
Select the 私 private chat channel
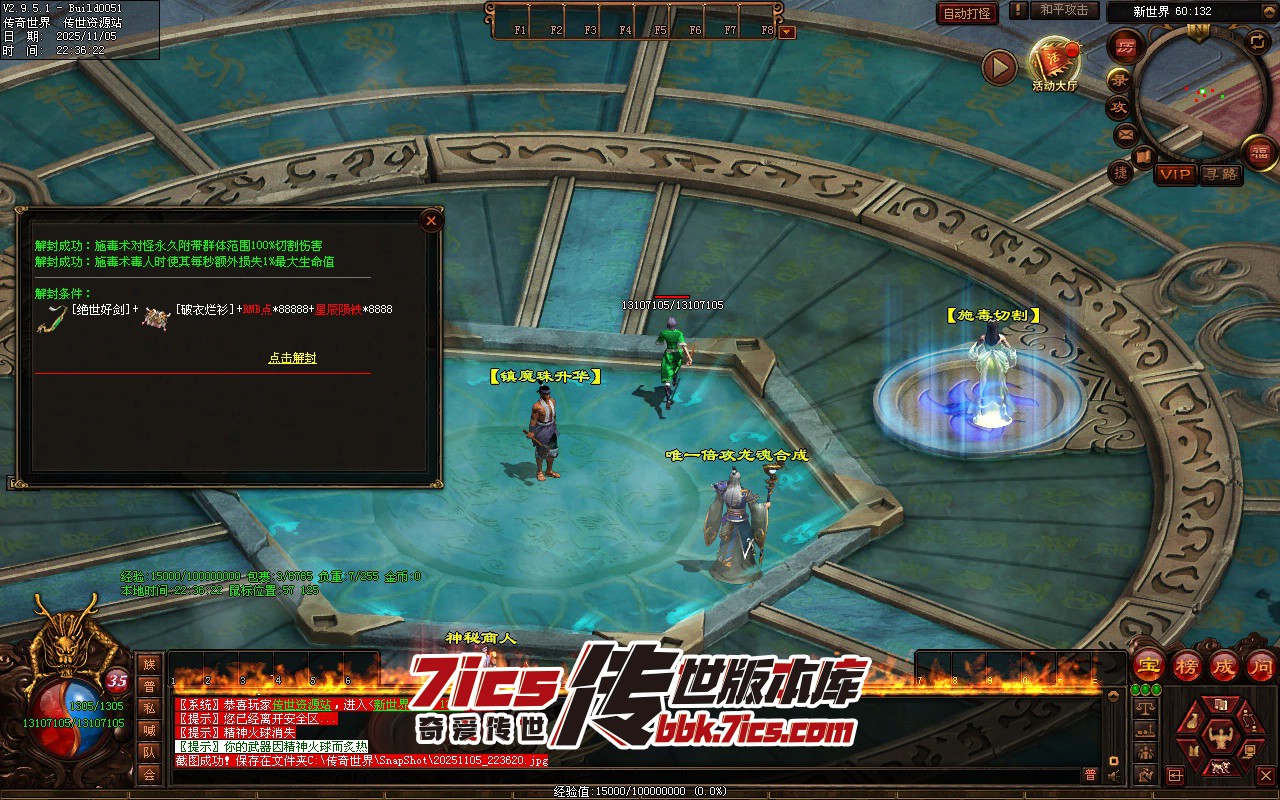149,708
